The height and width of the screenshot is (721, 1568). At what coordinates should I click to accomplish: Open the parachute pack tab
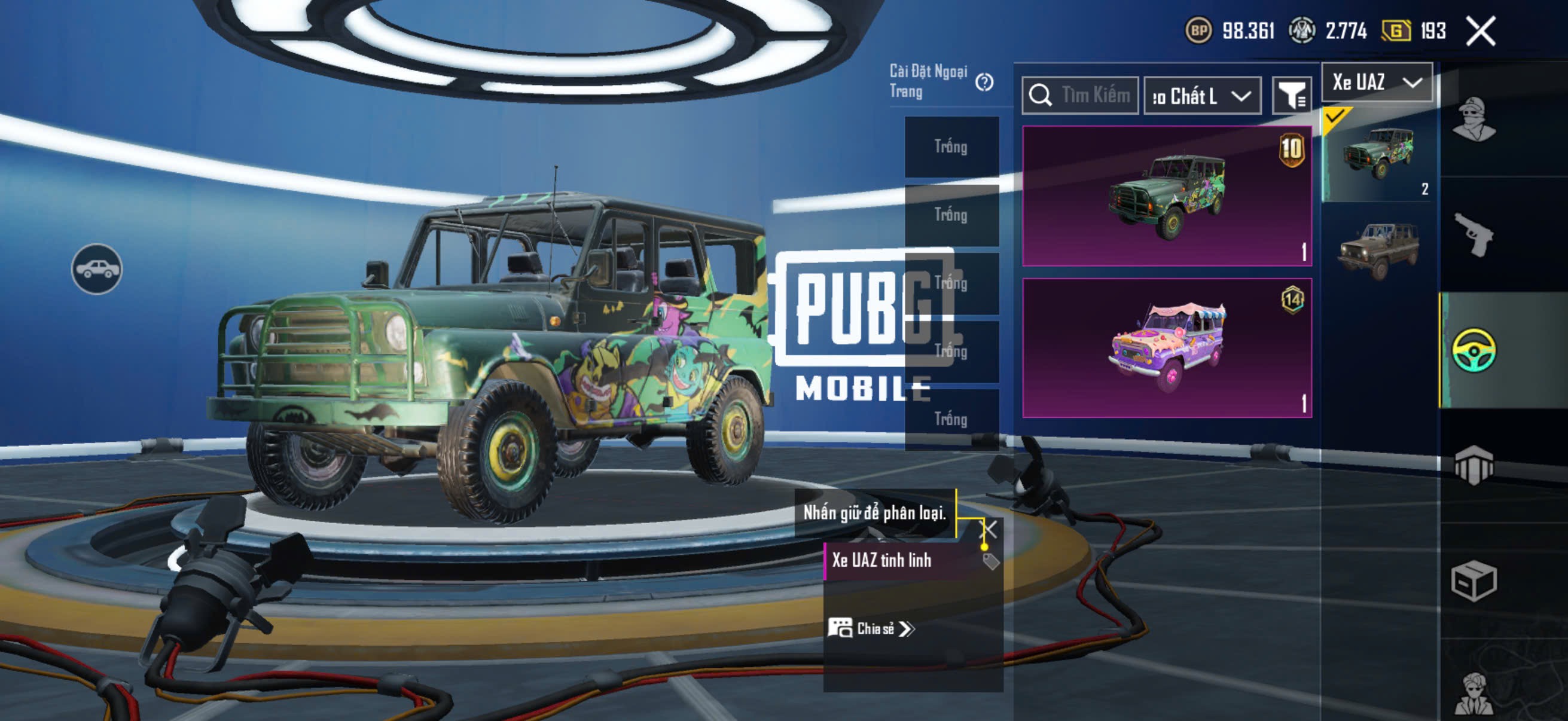click(x=1474, y=466)
